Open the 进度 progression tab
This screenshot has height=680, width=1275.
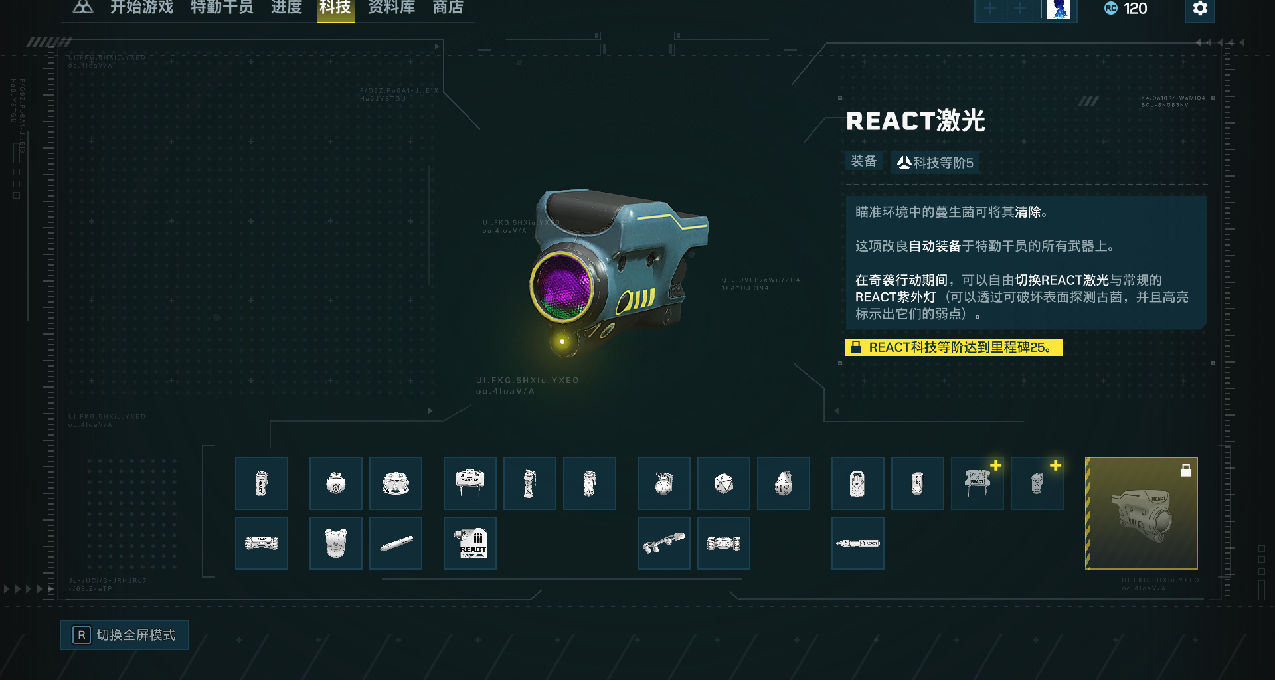point(286,8)
